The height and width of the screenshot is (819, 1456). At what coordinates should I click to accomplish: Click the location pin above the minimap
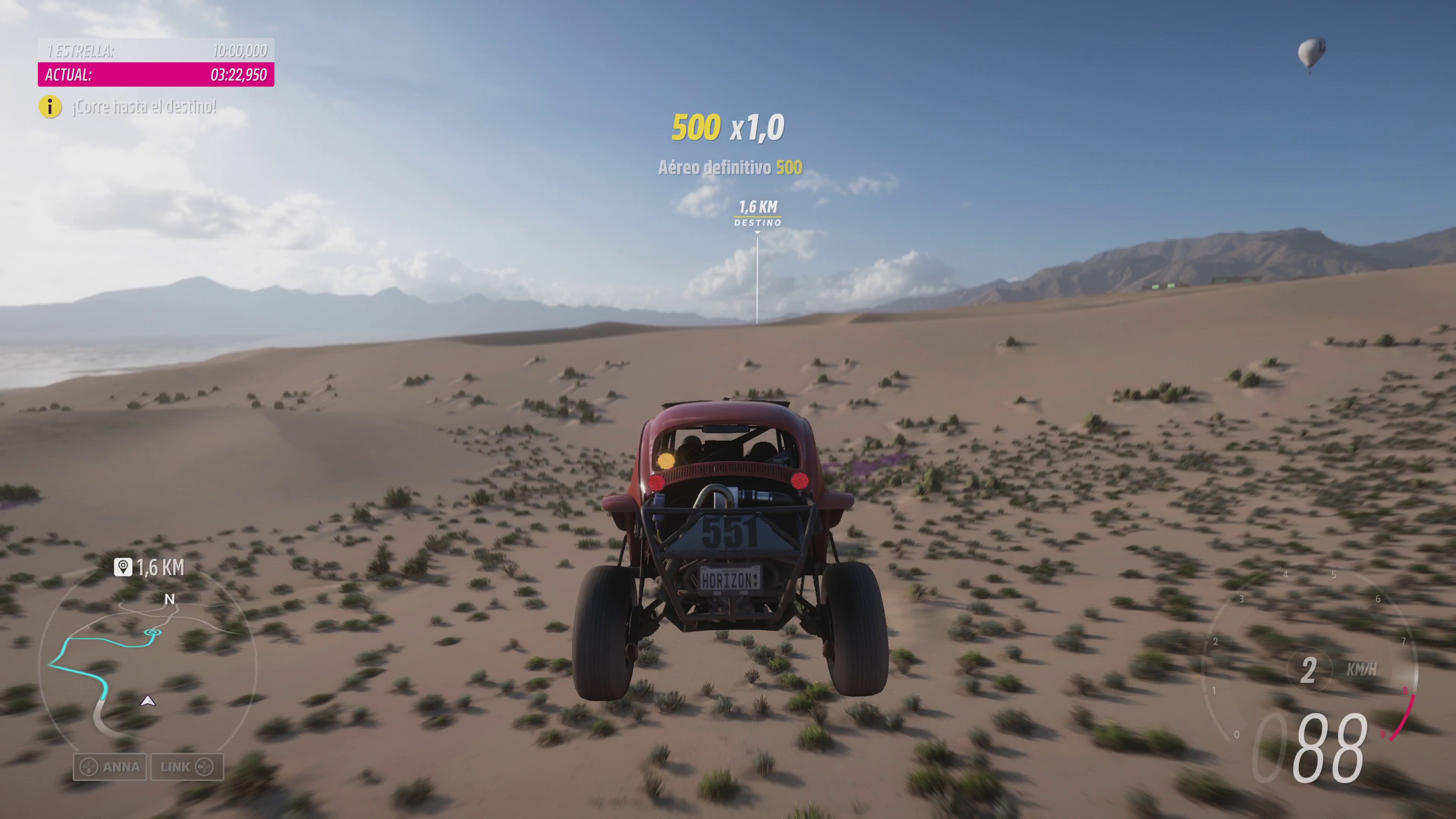click(x=122, y=567)
